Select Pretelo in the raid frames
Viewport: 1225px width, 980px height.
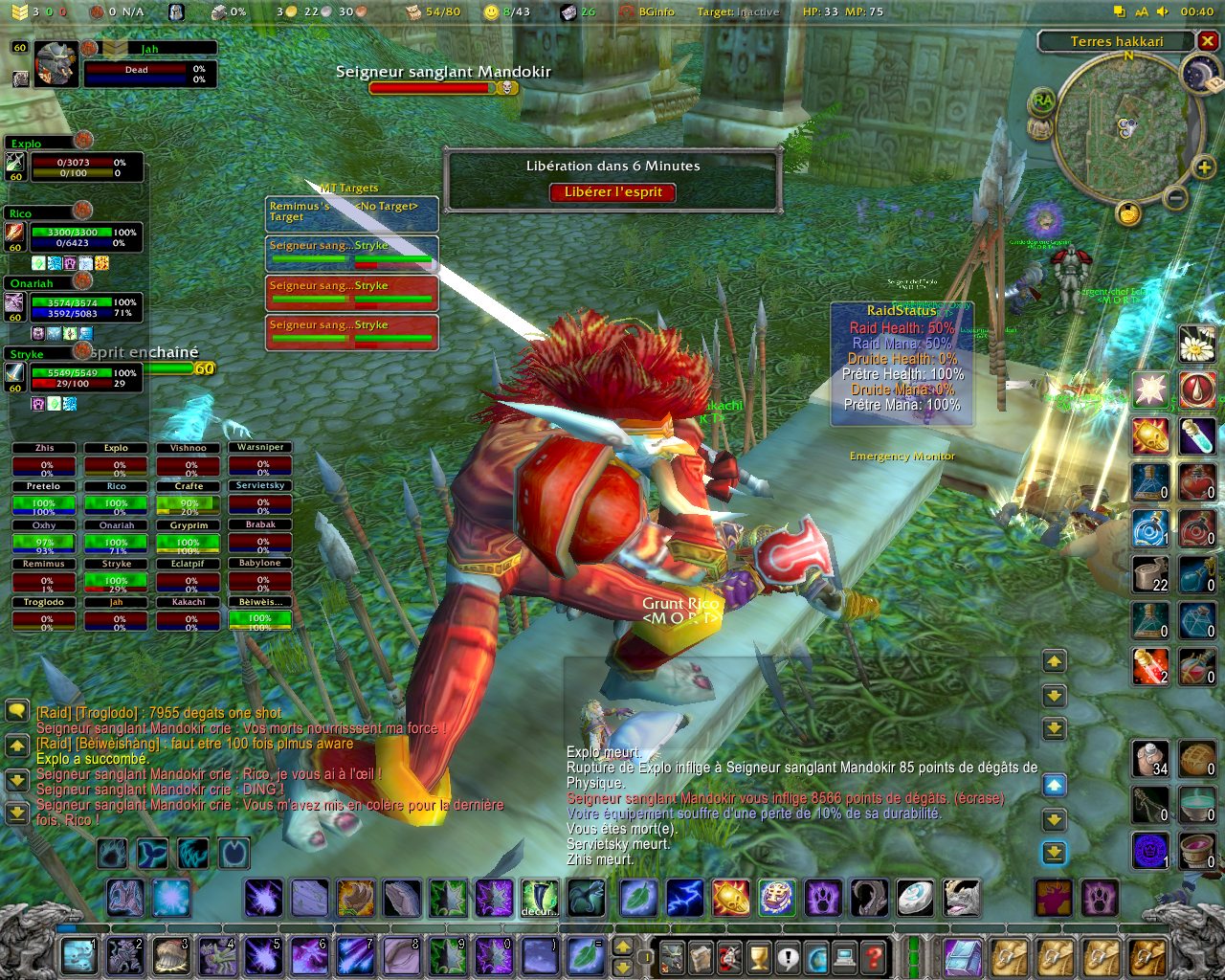click(x=43, y=499)
